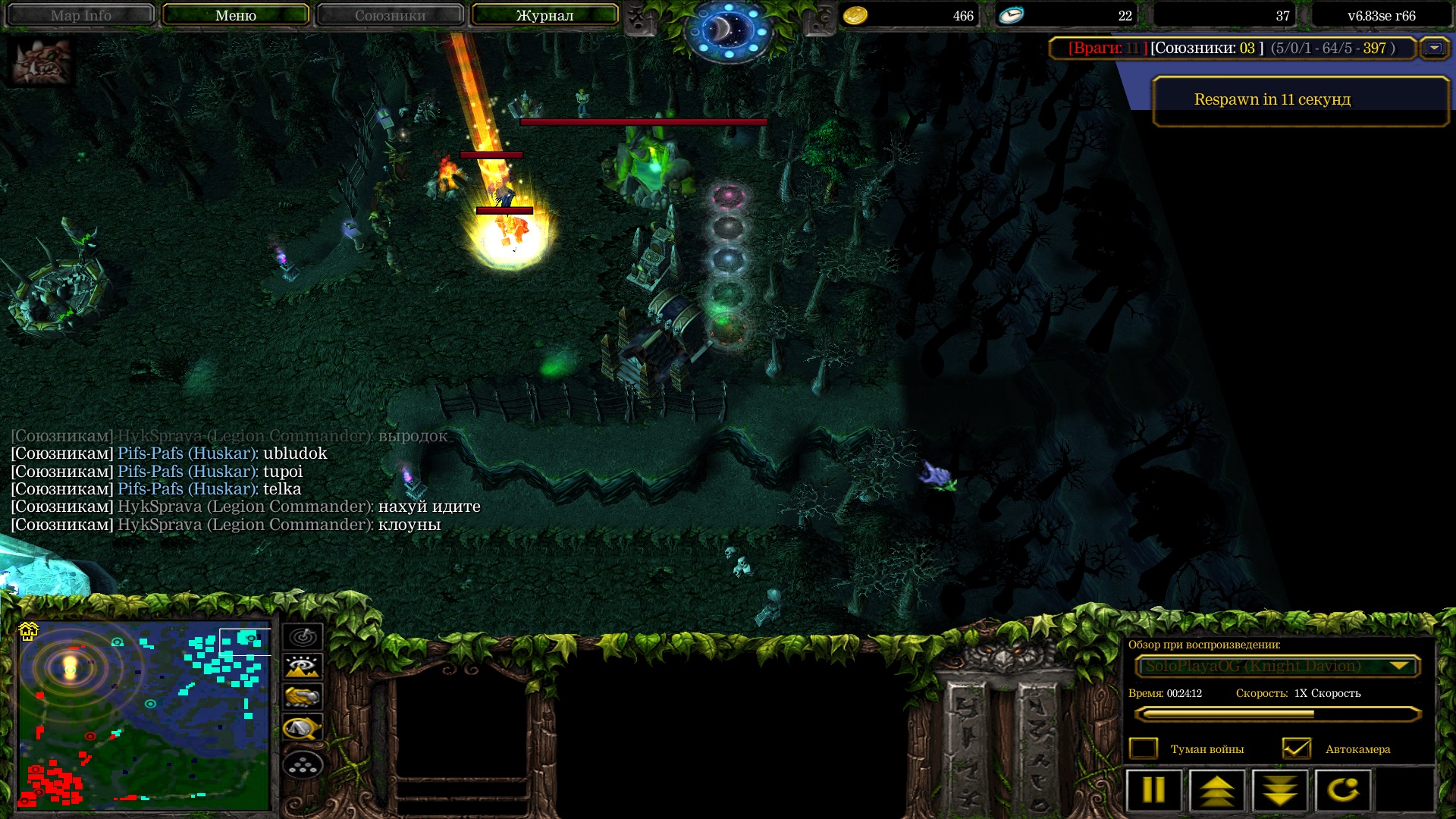The height and width of the screenshot is (819, 1456).
Task: Open the replay player view dropdown
Action: (x=1277, y=666)
